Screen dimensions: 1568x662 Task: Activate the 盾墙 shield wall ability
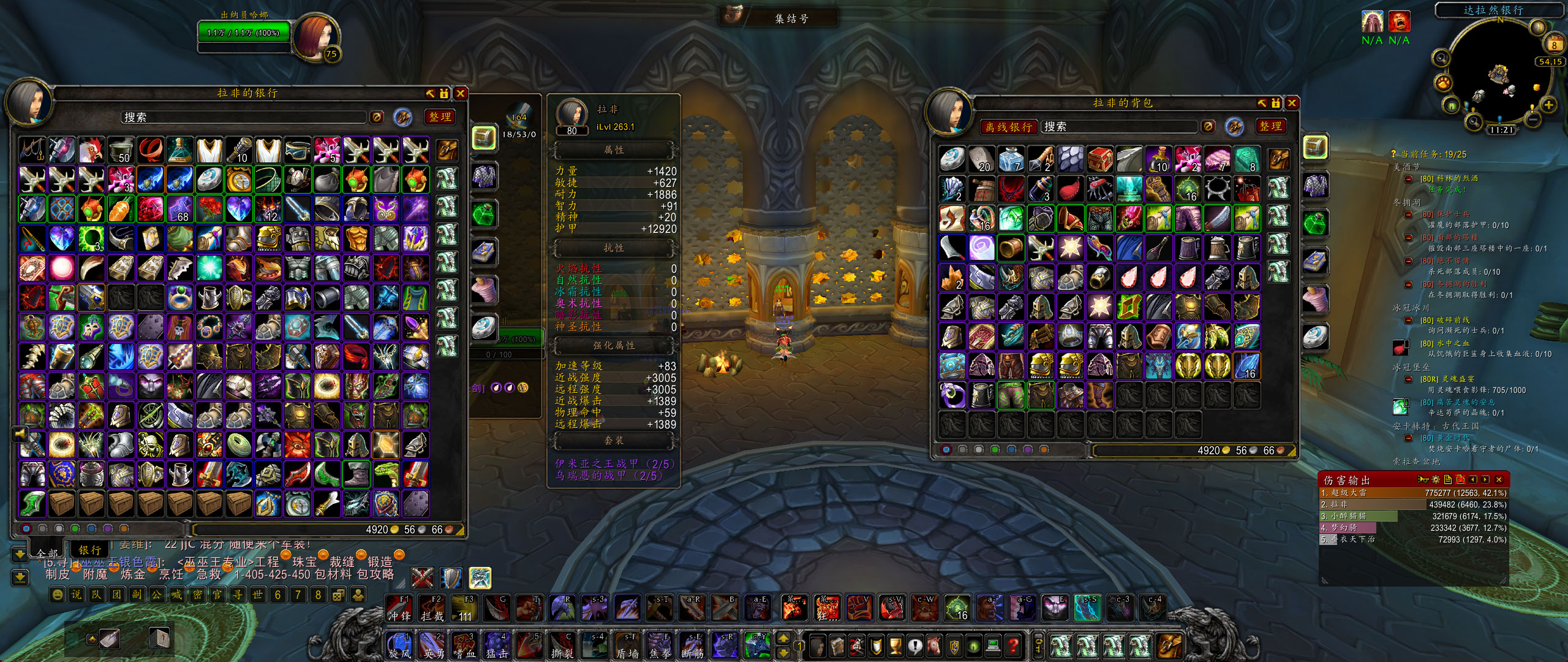[627, 646]
